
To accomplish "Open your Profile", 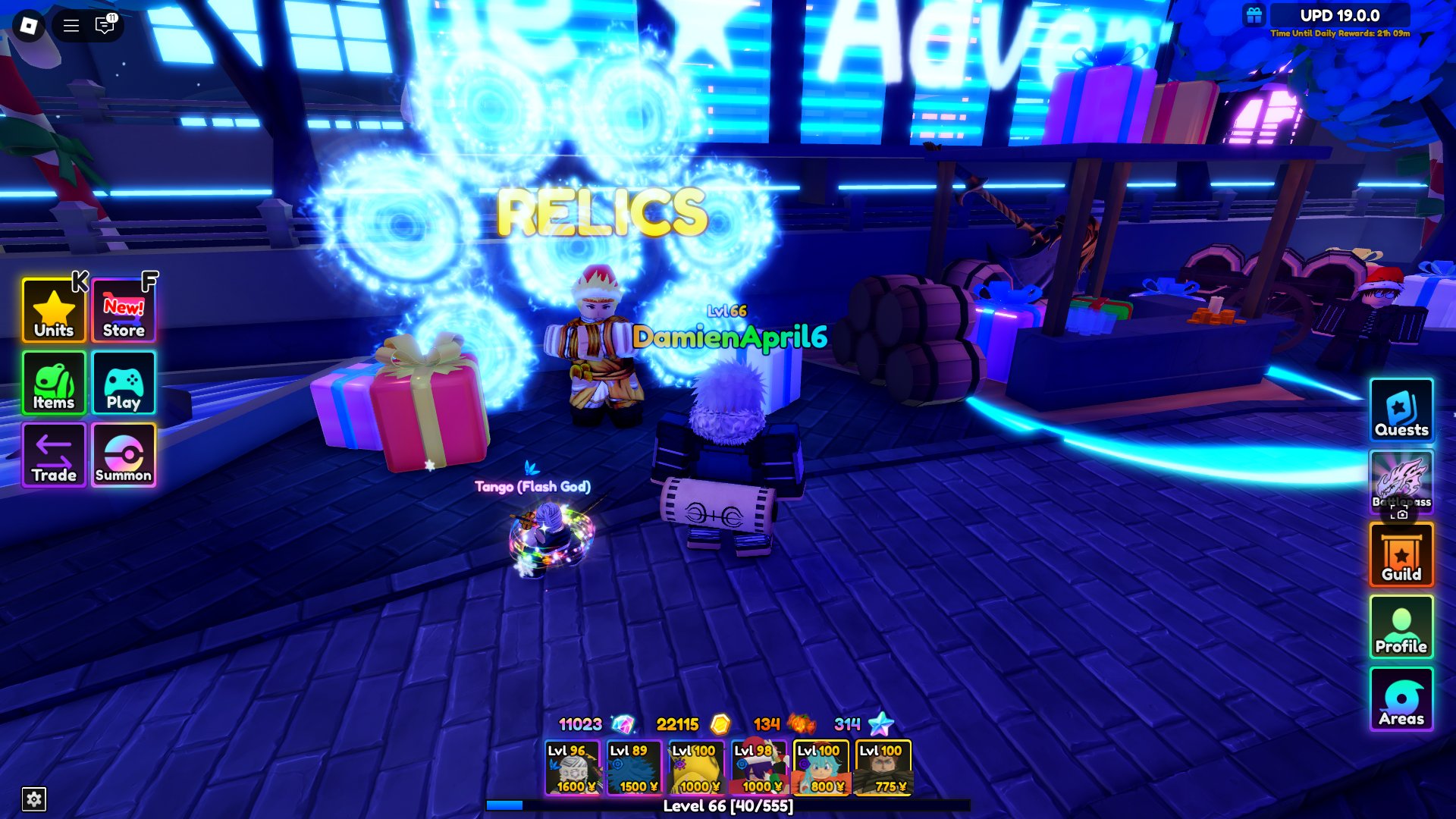I will coord(1402,628).
